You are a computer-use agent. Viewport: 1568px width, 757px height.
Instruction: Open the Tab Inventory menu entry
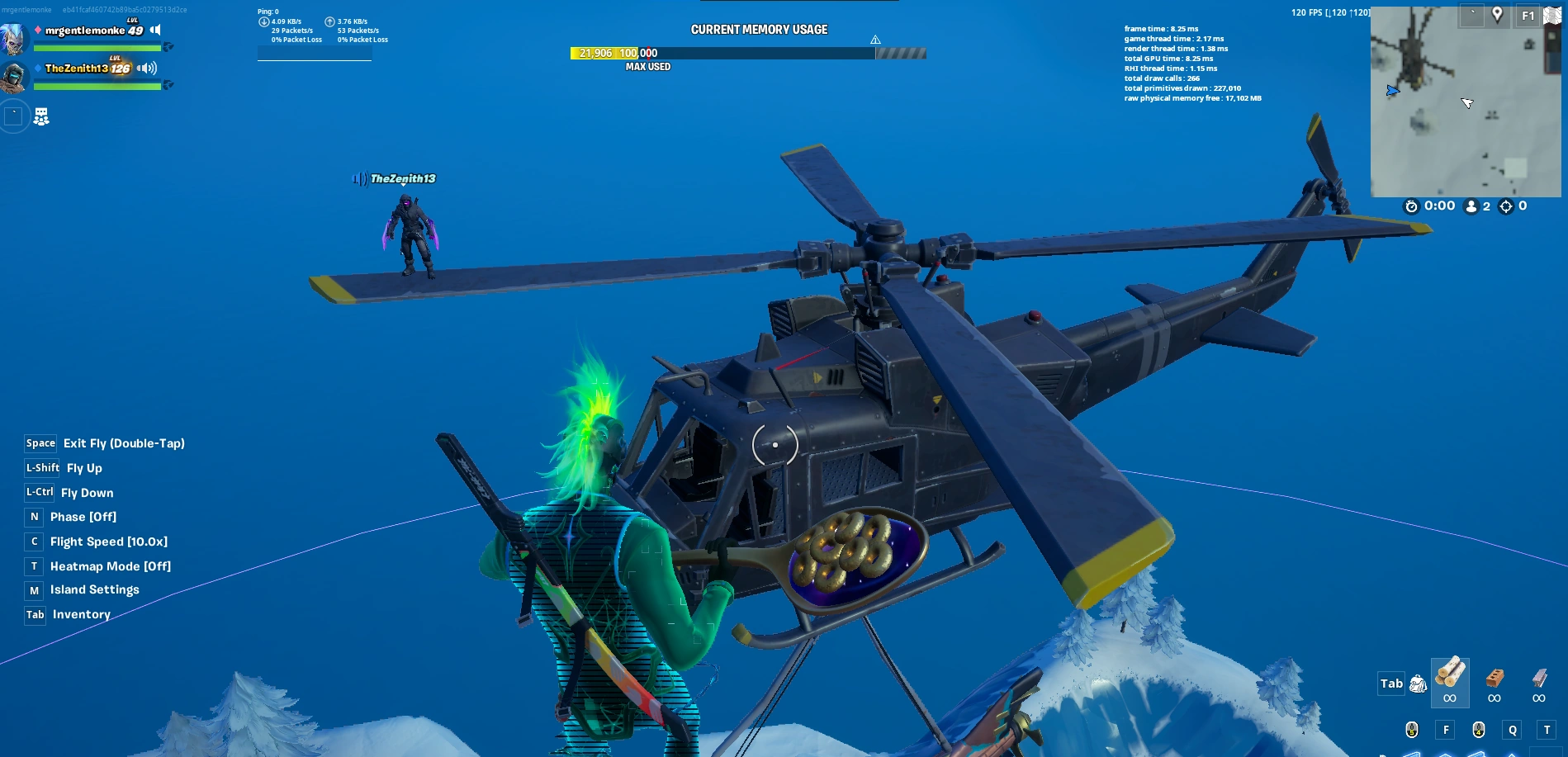pyautogui.click(x=80, y=614)
